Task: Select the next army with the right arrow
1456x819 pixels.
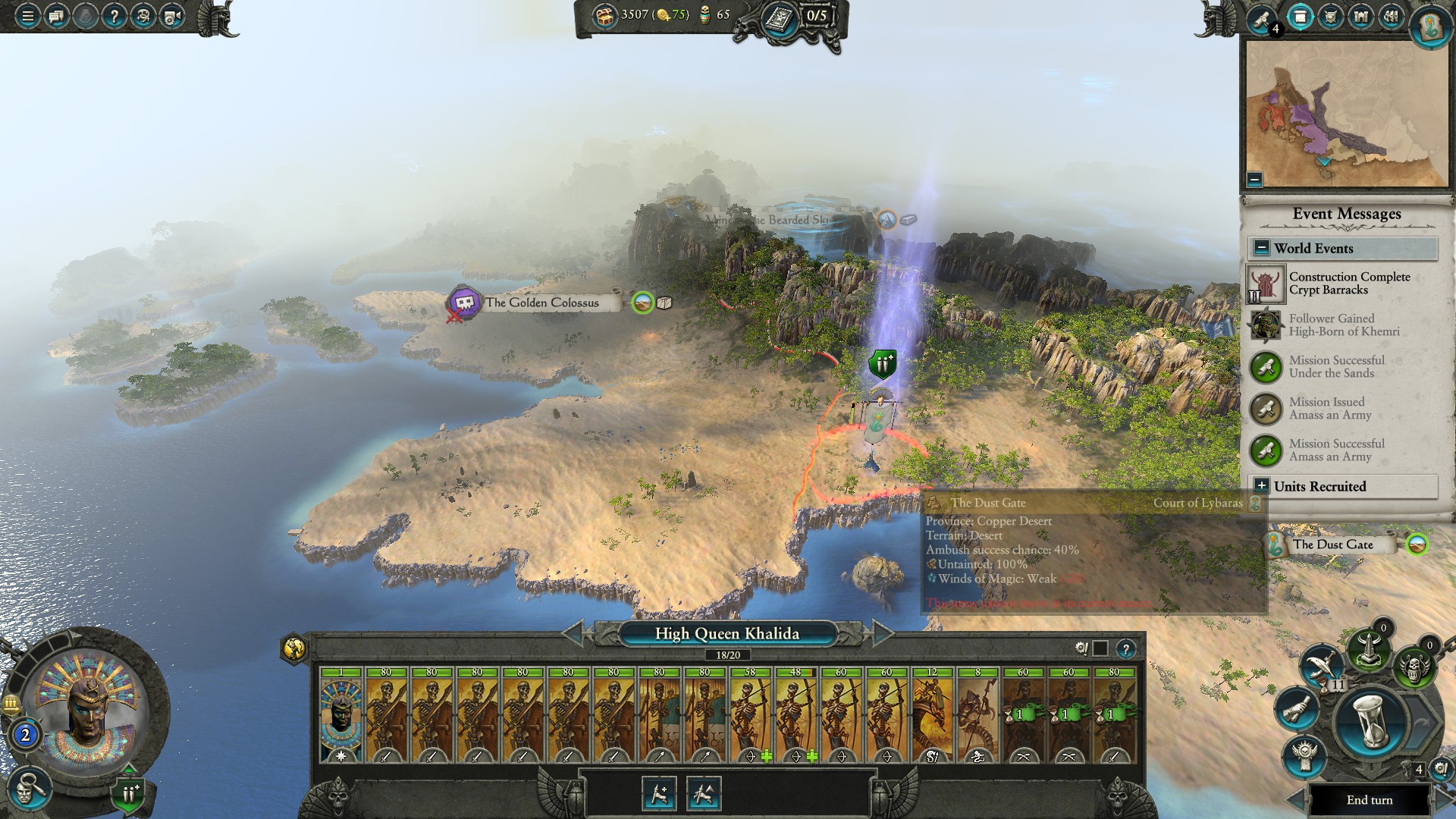Action: coord(882,633)
